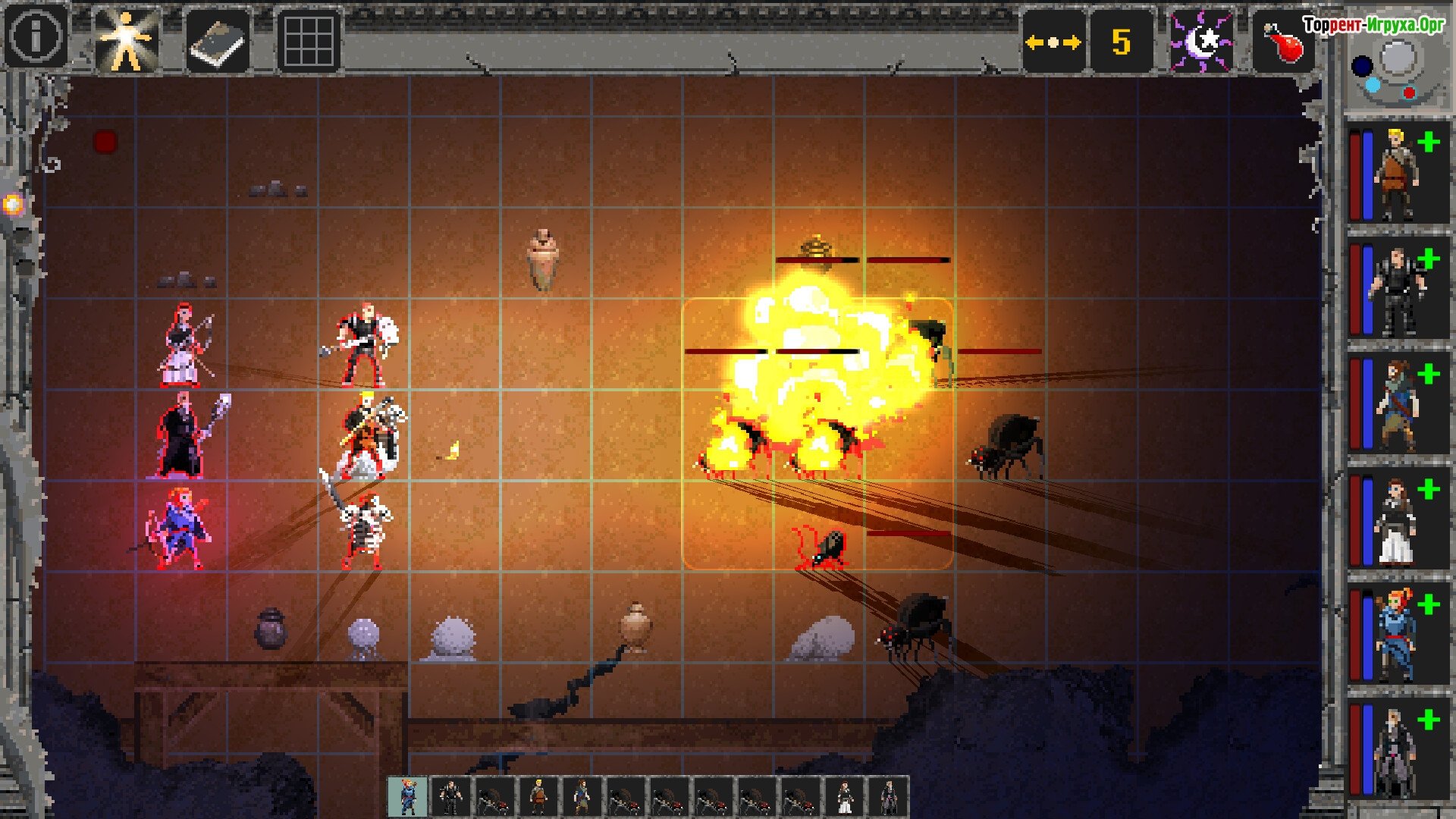Toggle the grid view button

point(308,42)
